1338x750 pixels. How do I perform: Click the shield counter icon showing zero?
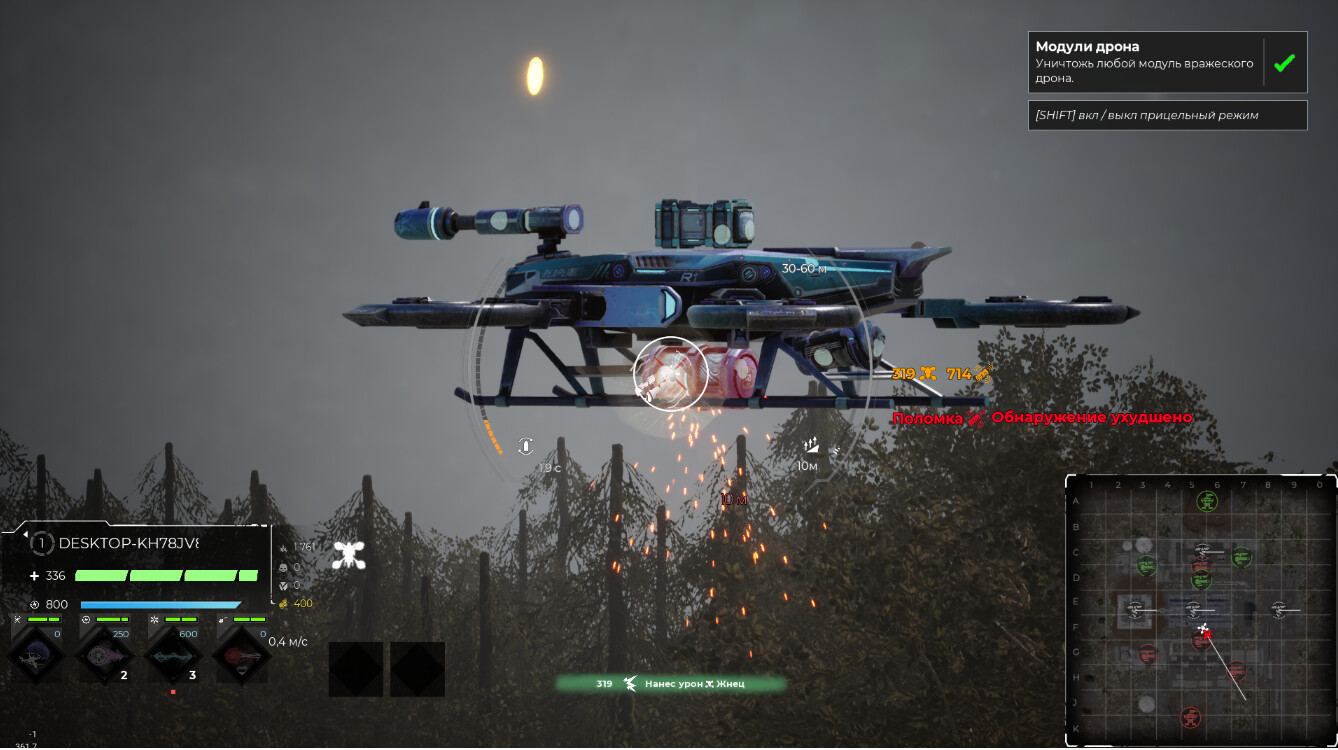(x=284, y=584)
